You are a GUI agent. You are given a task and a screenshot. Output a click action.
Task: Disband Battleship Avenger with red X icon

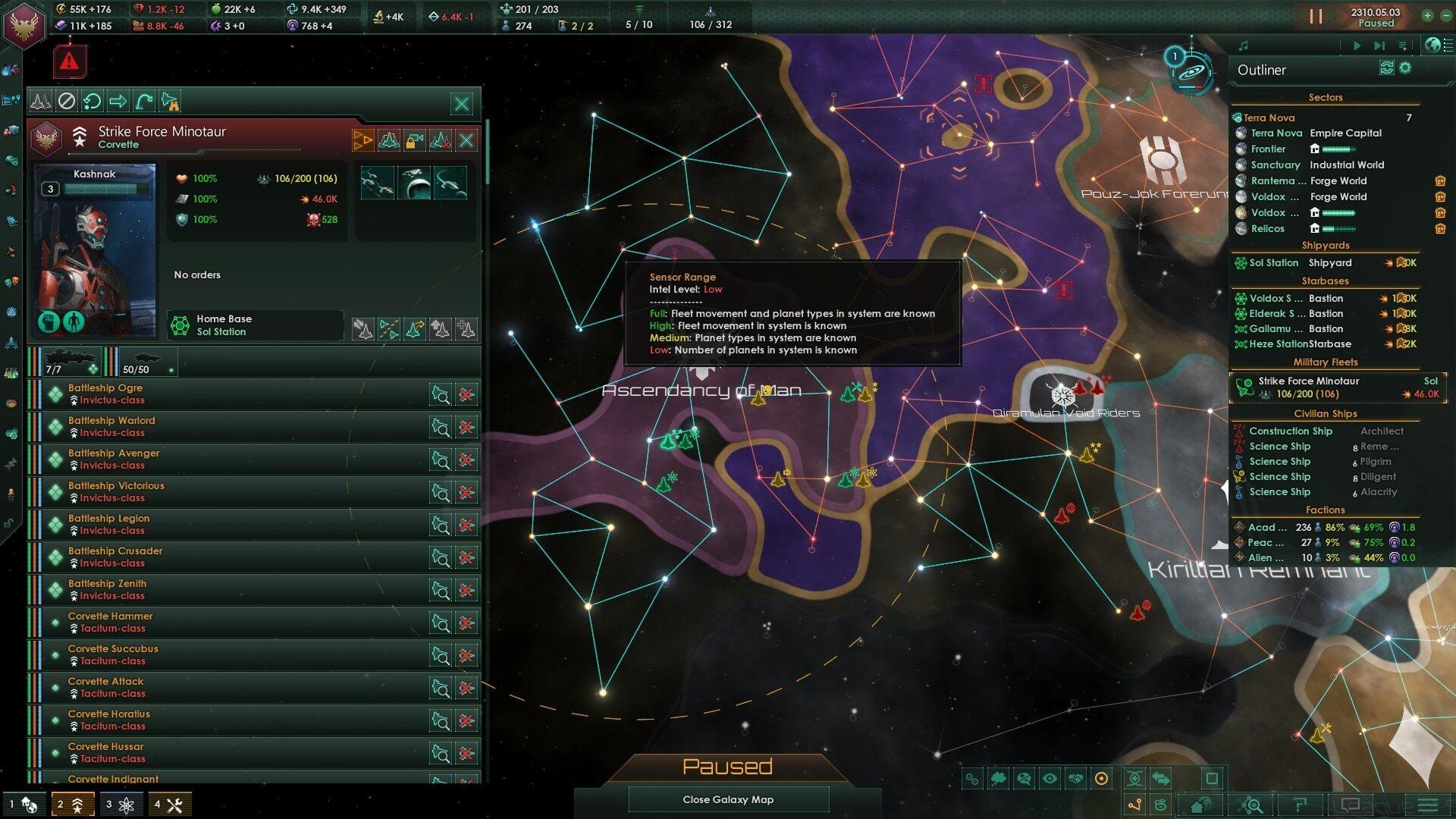tap(466, 460)
